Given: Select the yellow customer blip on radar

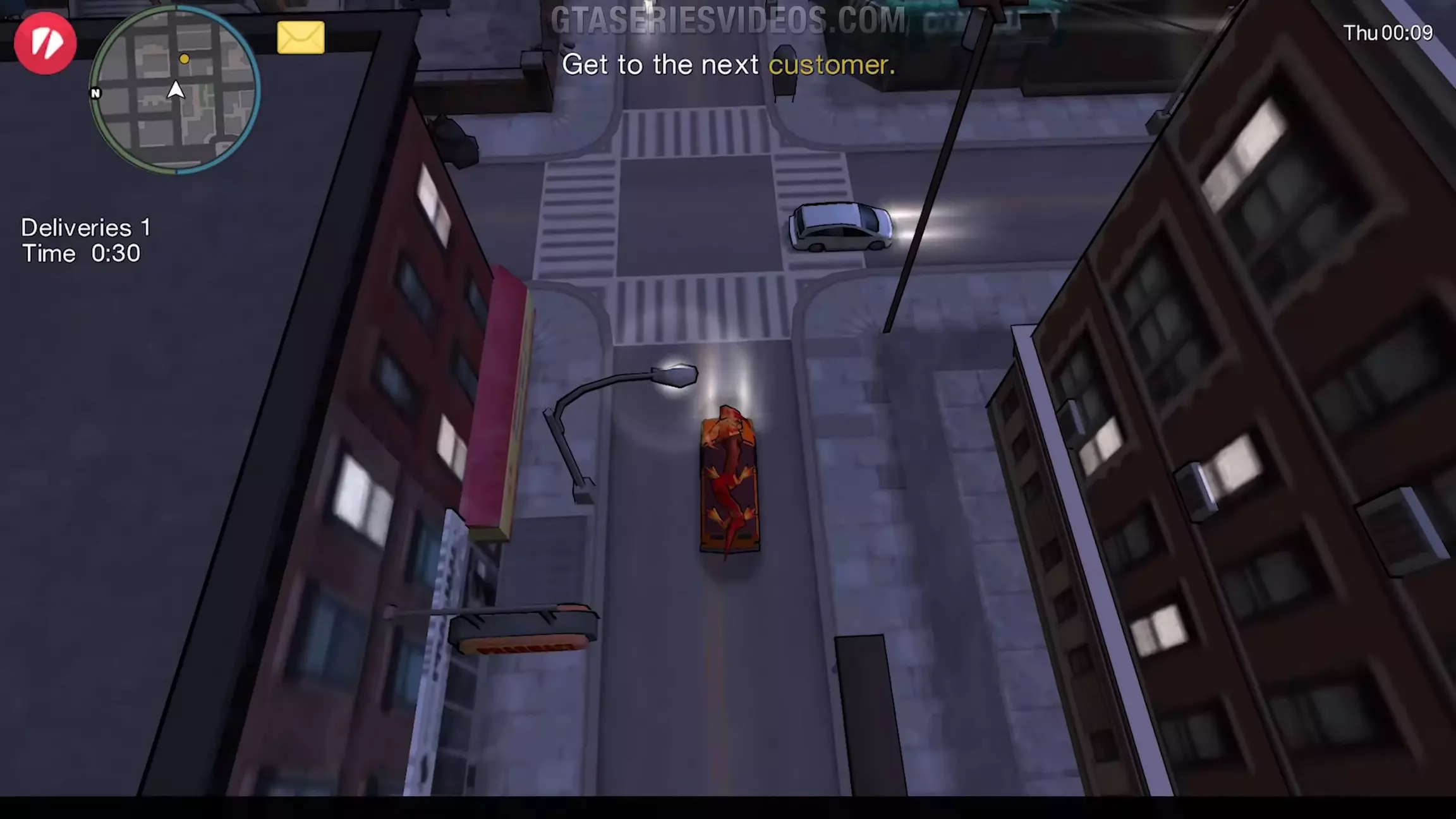Looking at the screenshot, I should point(184,59).
